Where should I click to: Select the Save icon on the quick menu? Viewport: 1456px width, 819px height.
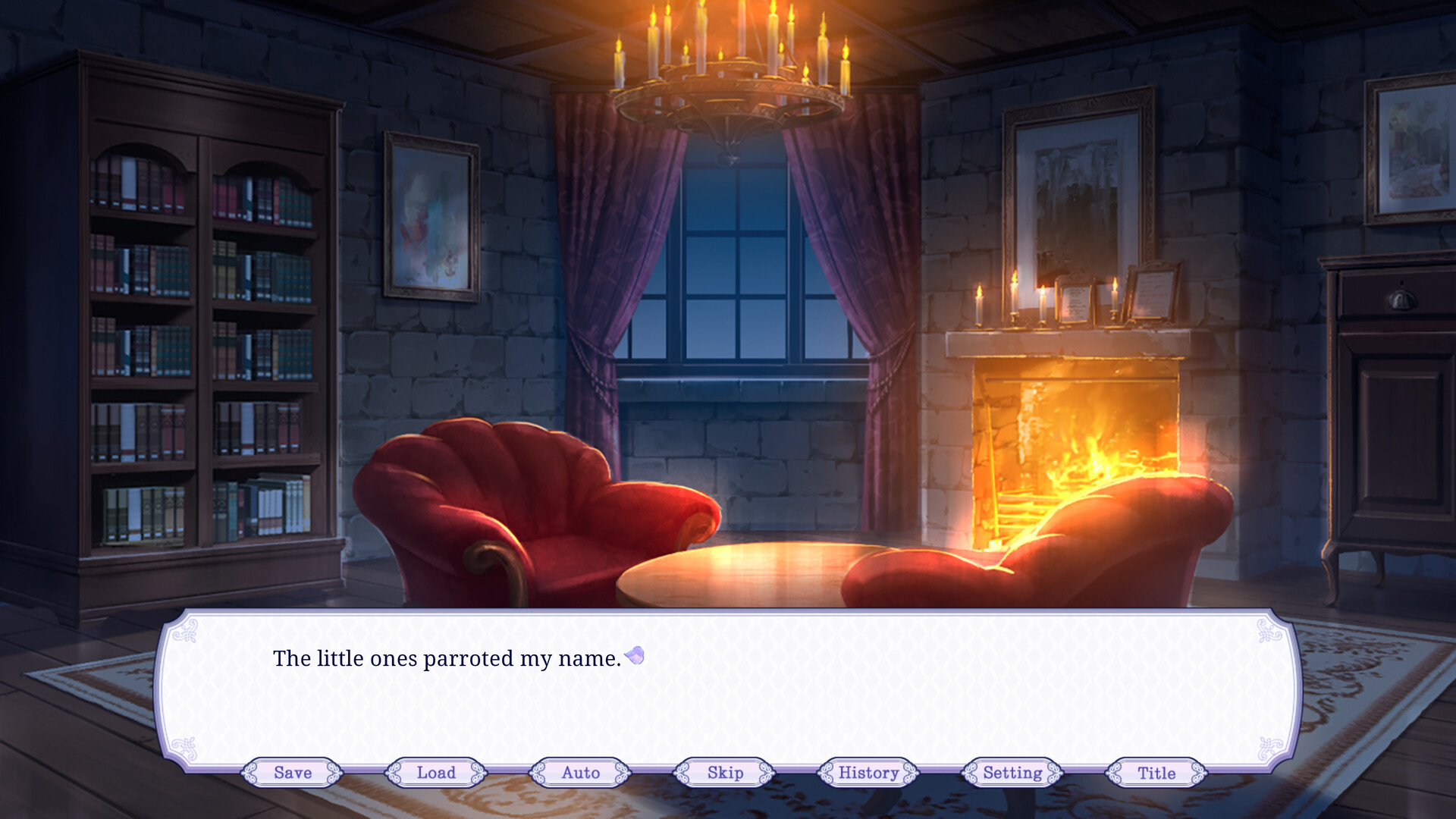[291, 773]
